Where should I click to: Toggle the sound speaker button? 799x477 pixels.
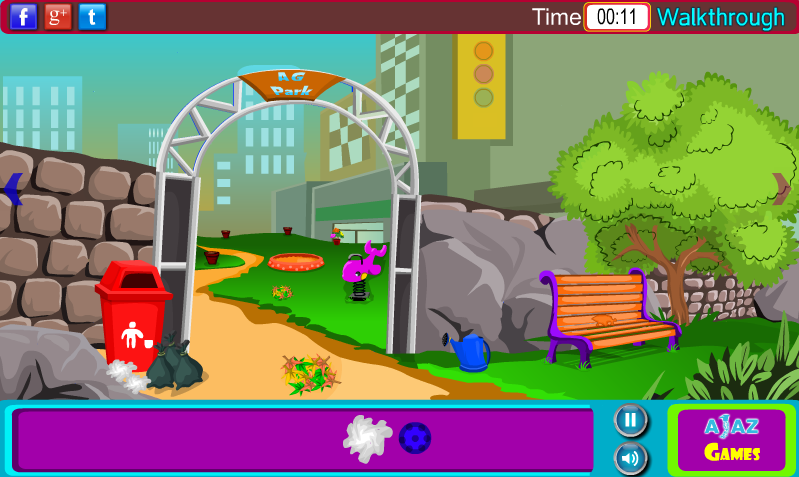tap(630, 458)
